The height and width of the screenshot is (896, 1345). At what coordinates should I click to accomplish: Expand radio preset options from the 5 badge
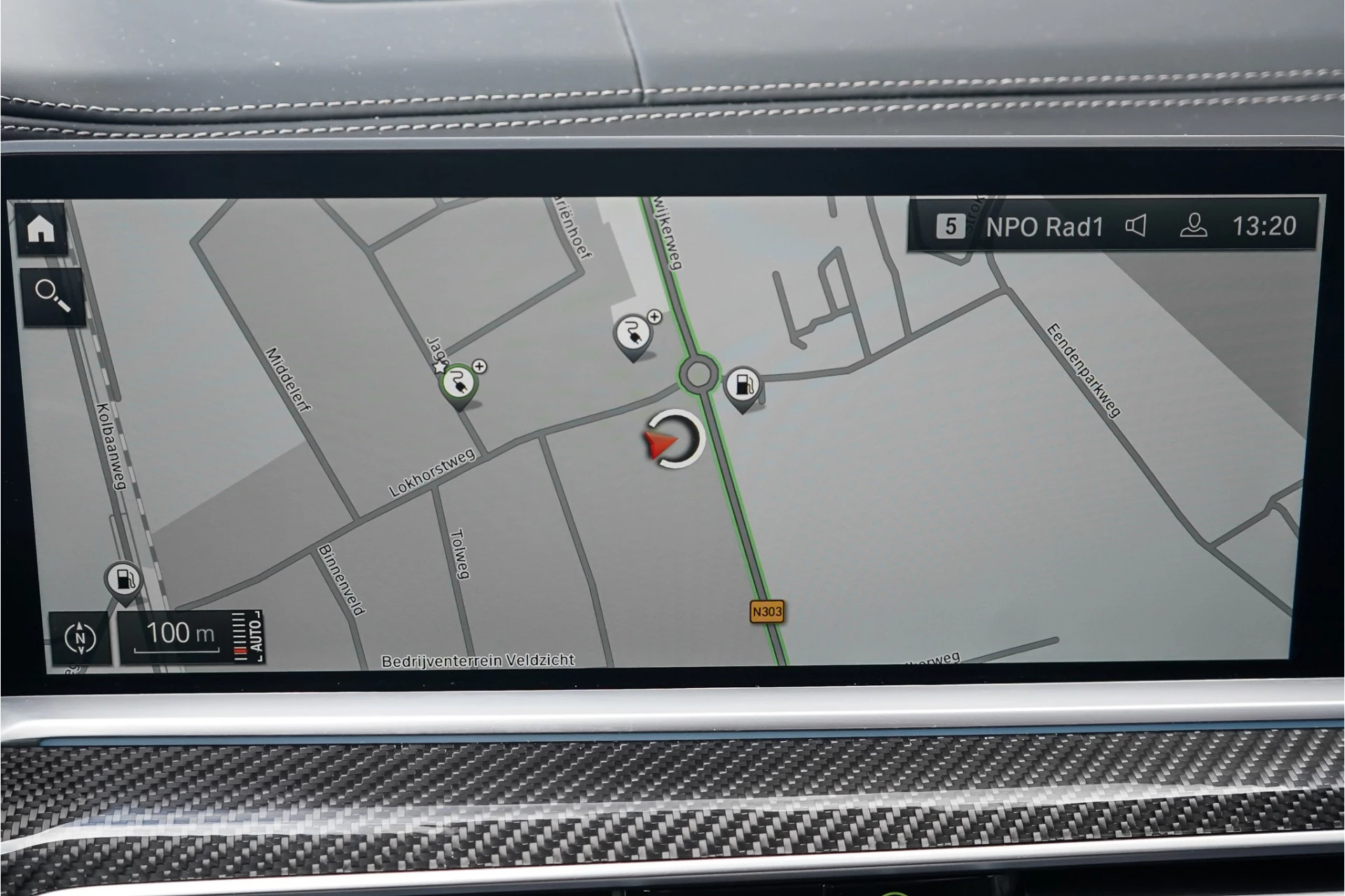coord(953,226)
